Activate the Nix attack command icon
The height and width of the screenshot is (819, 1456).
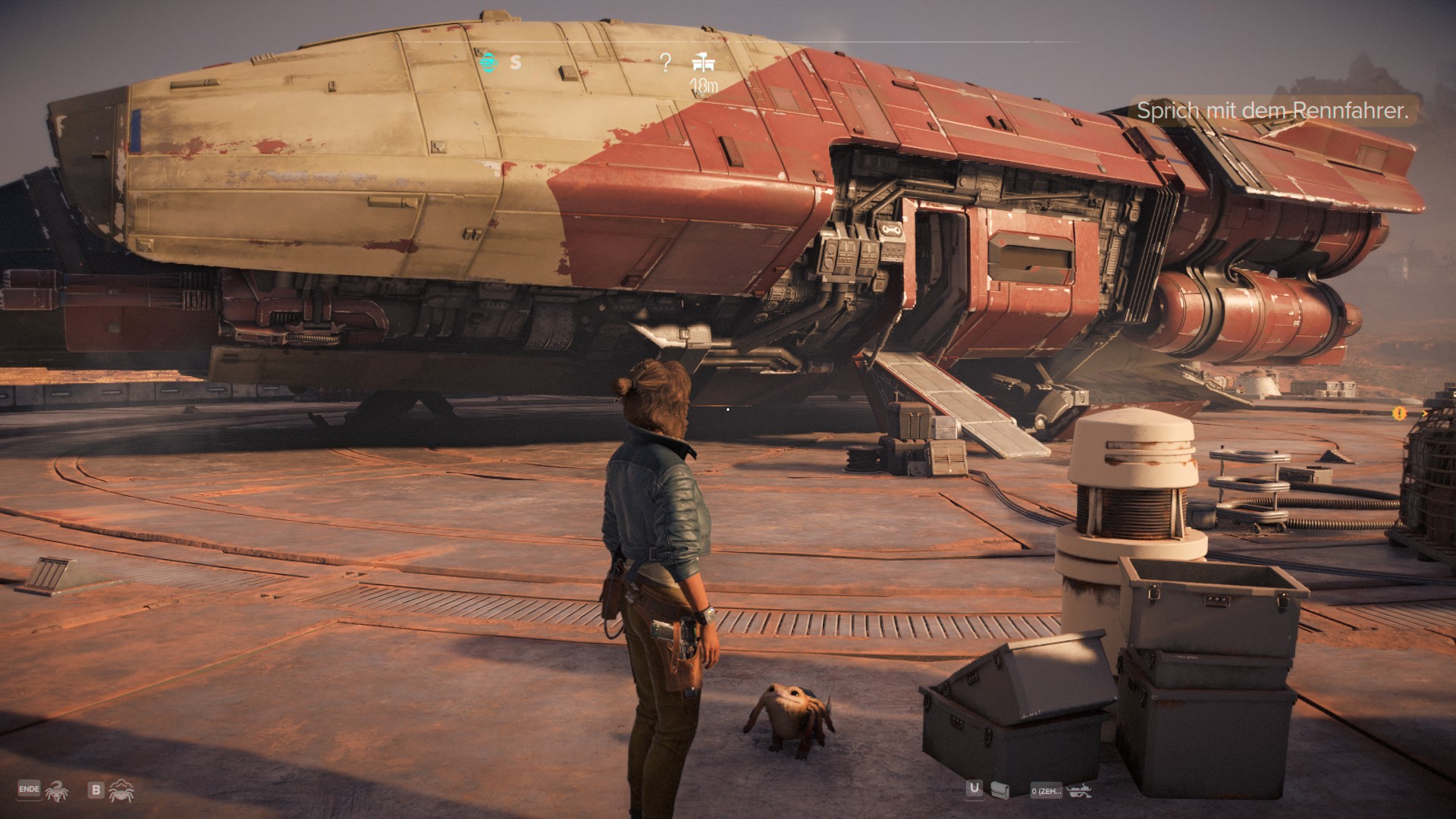coord(56,791)
